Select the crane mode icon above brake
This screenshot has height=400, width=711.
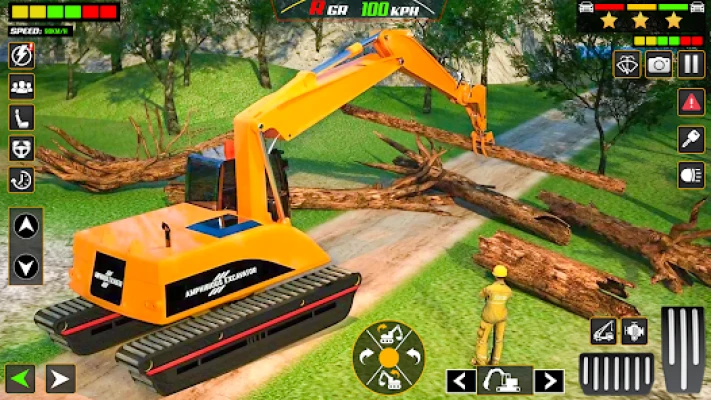pos(603,331)
